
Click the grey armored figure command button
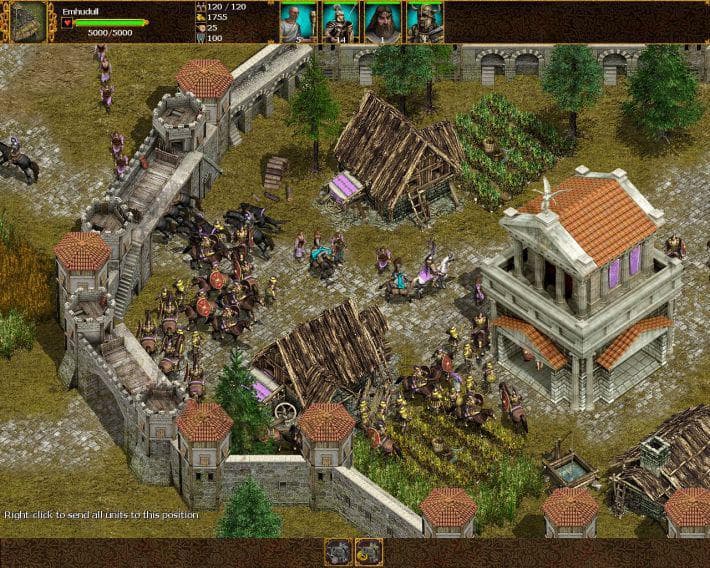point(339,551)
